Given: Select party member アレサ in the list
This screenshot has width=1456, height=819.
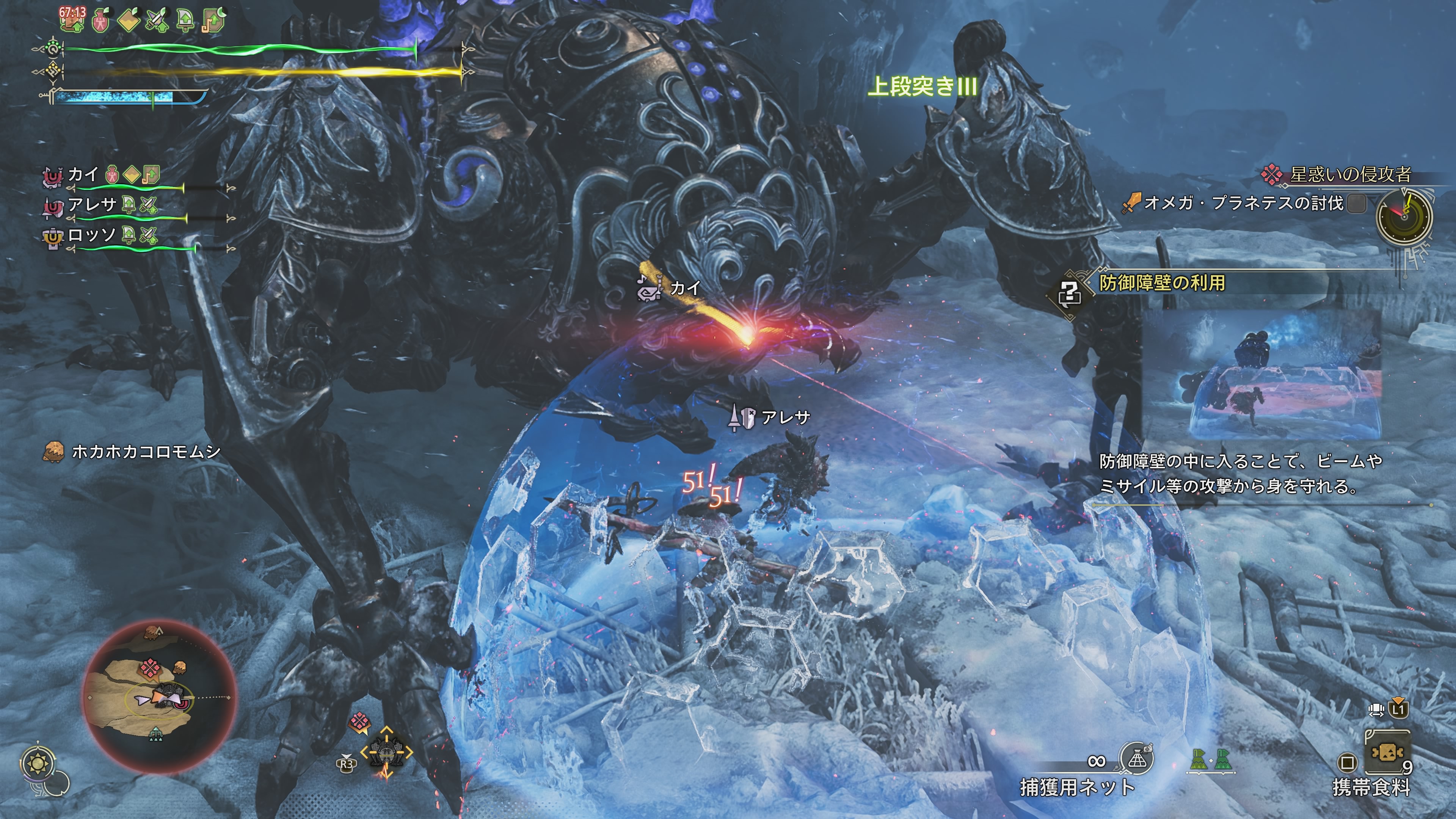Looking at the screenshot, I should click(x=91, y=205).
